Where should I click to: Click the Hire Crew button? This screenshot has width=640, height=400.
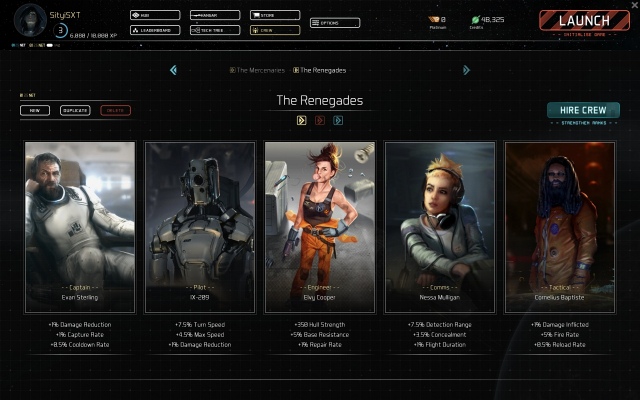583,110
